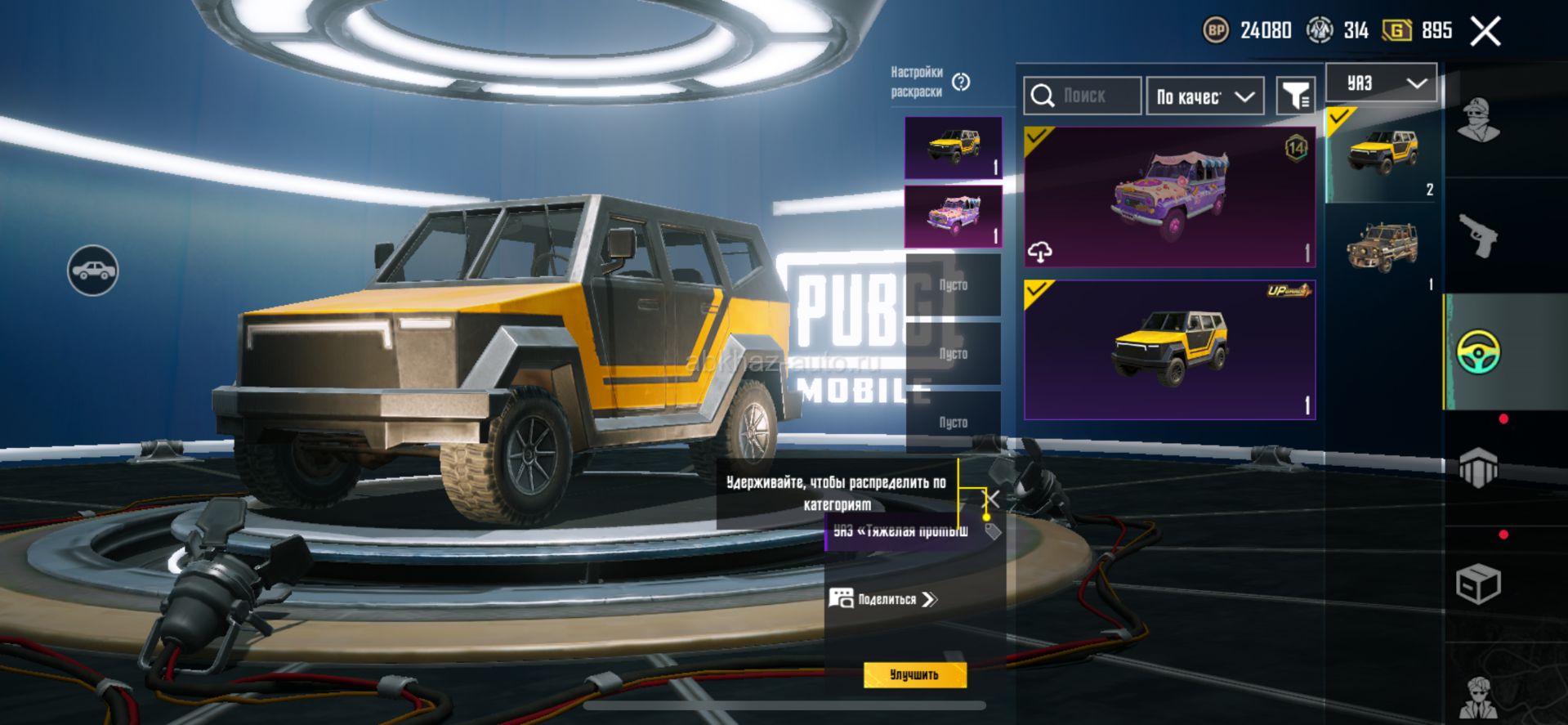
Task: Open the filter funnel button
Action: coord(1295,96)
